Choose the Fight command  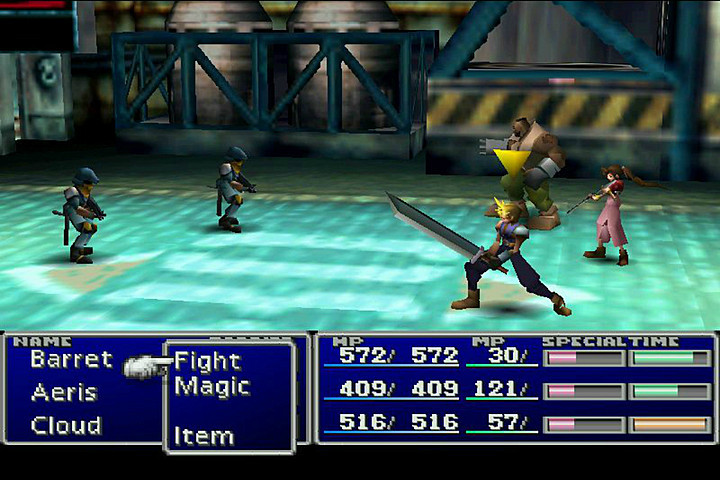pos(208,361)
